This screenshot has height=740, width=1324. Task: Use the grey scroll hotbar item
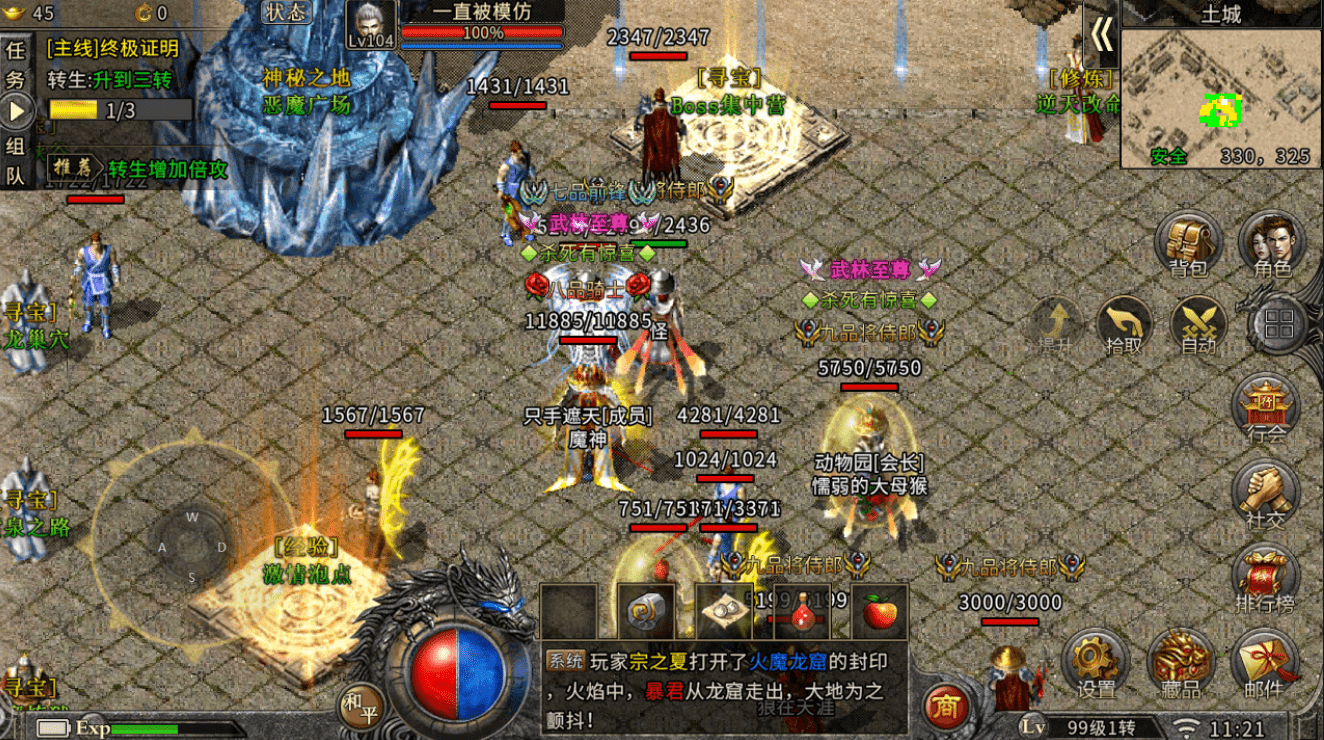[645, 610]
